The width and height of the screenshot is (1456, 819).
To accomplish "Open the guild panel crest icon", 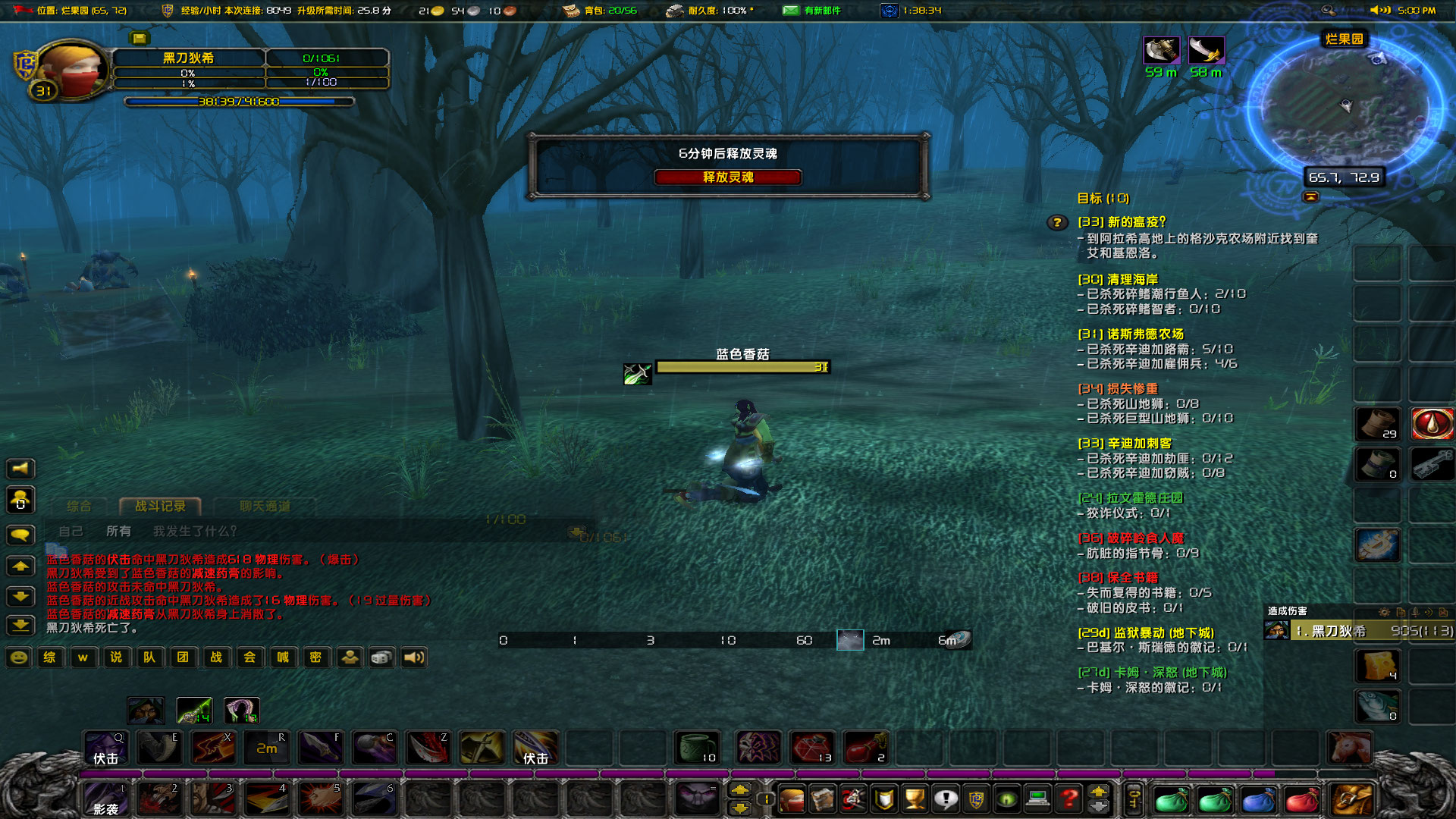I will [x=977, y=799].
